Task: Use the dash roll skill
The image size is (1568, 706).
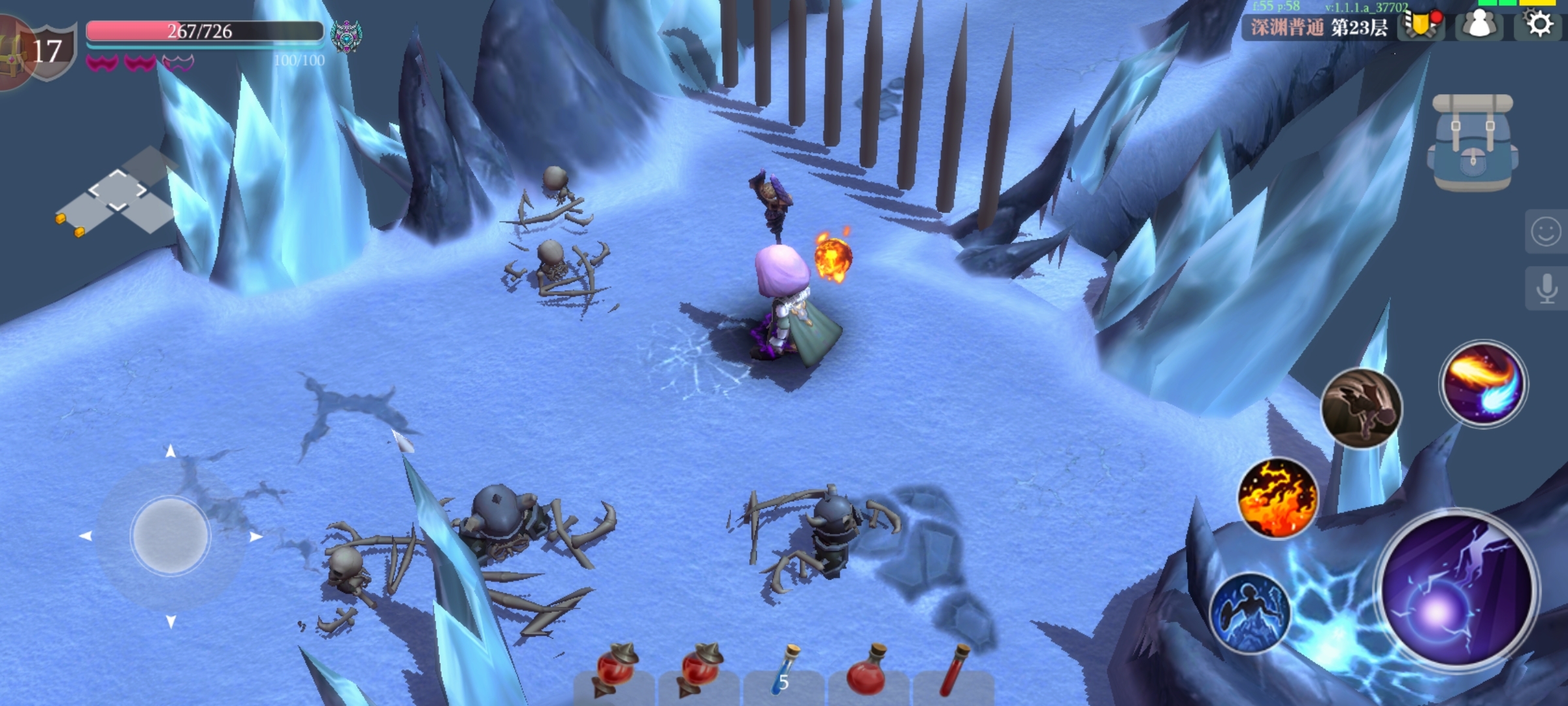Action: (x=1362, y=408)
